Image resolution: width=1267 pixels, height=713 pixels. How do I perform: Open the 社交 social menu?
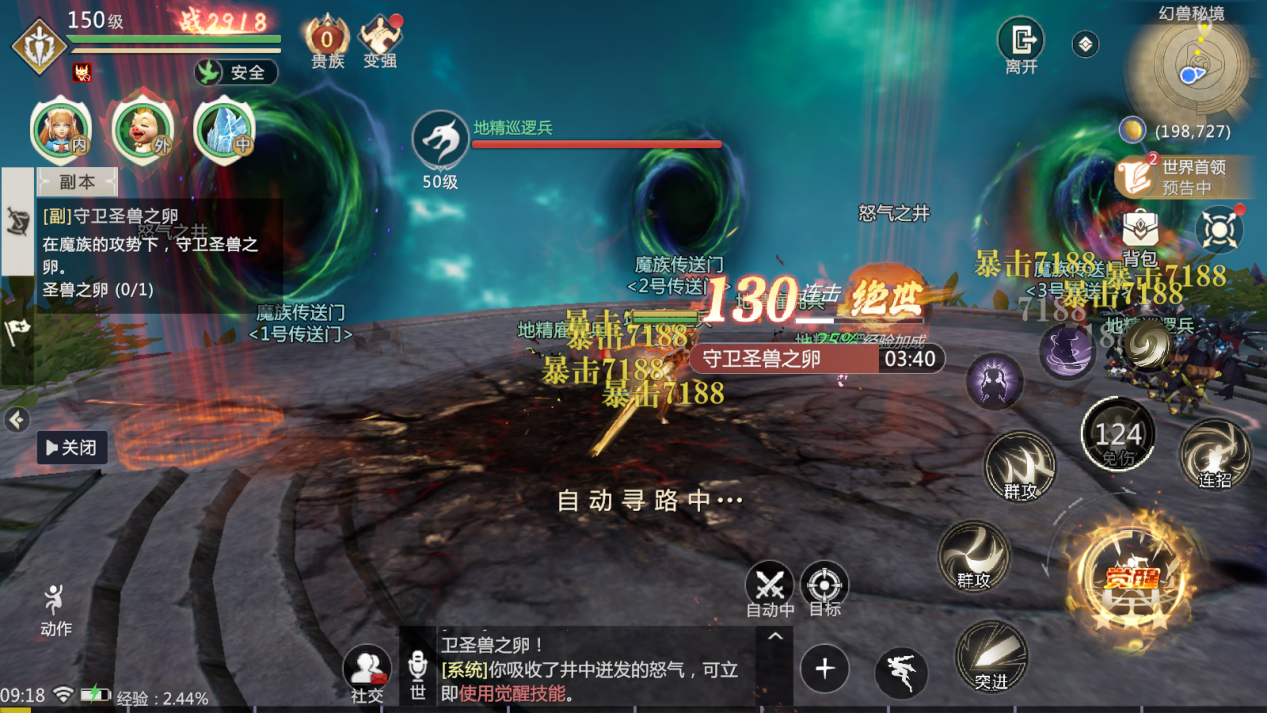click(367, 671)
